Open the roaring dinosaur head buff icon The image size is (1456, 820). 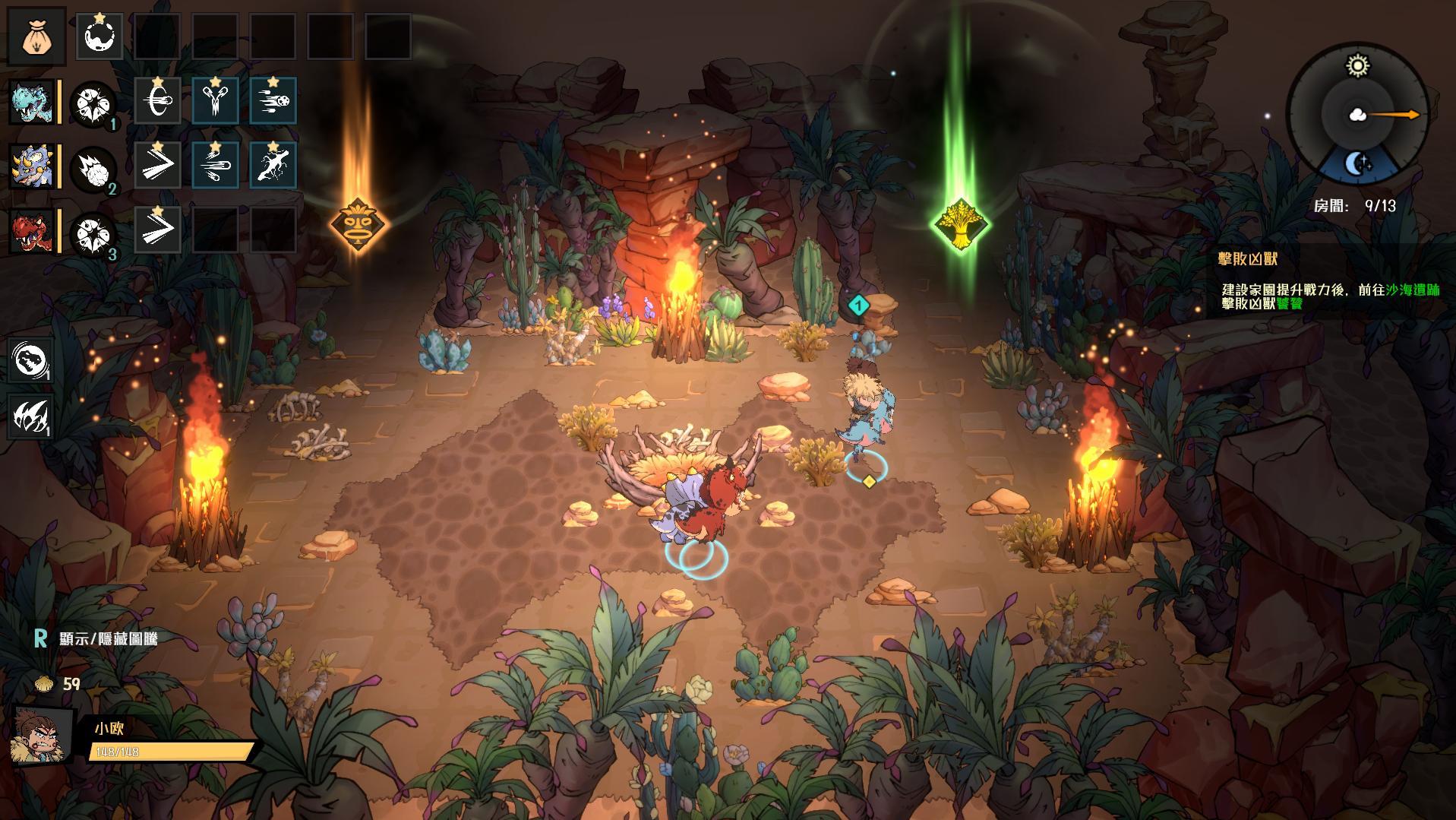click(x=30, y=360)
